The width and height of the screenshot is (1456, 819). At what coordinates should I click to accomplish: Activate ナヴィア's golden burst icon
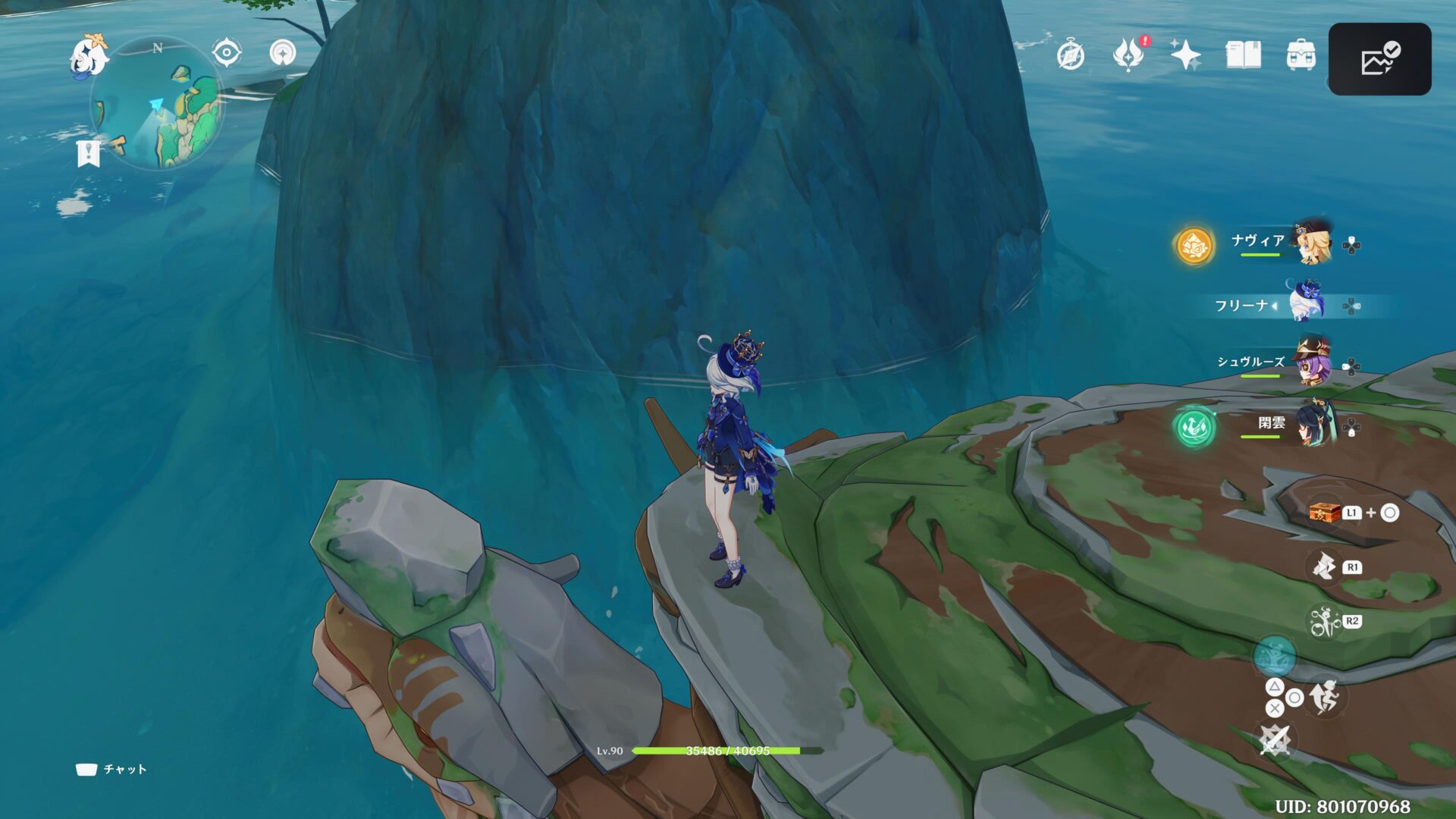coord(1194,246)
